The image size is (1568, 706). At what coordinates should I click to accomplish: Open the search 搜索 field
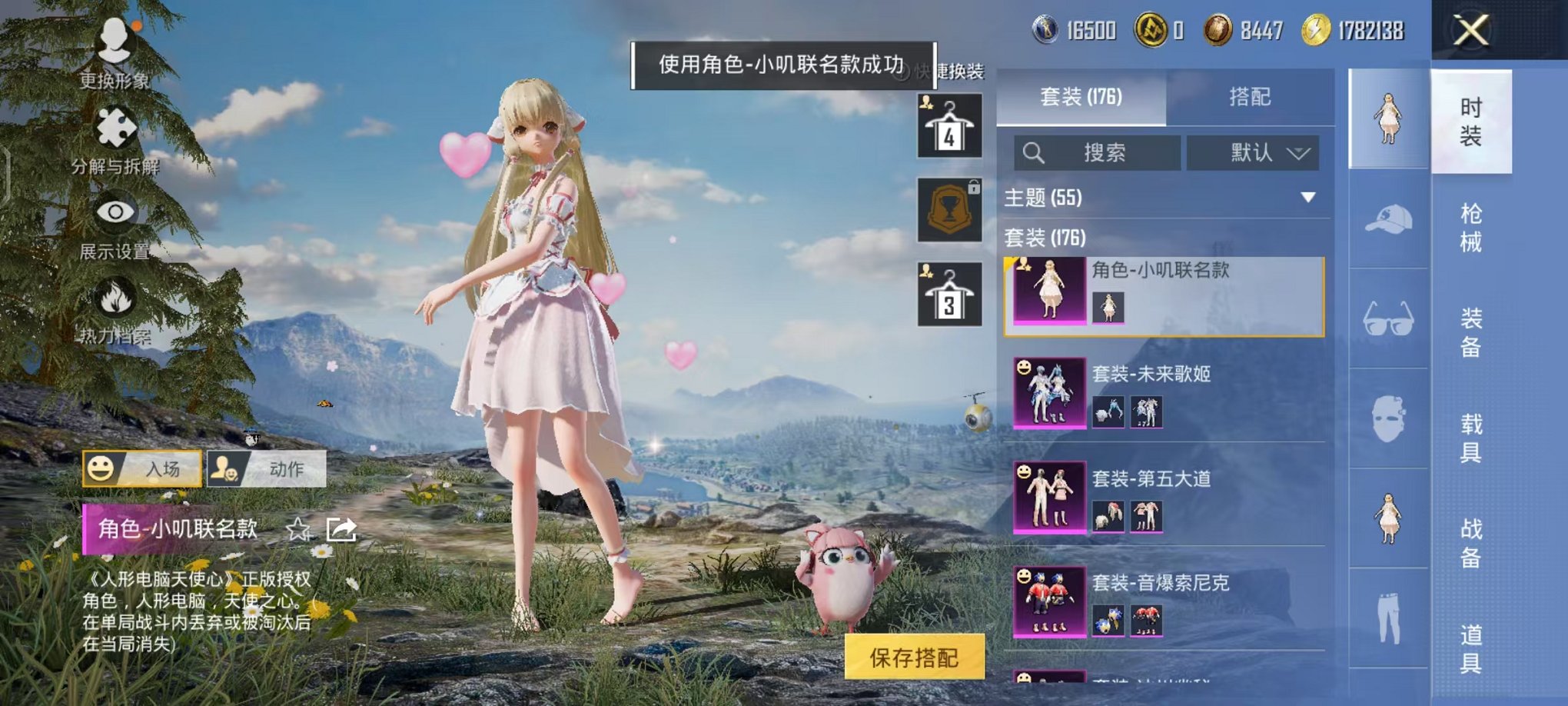tap(1099, 152)
